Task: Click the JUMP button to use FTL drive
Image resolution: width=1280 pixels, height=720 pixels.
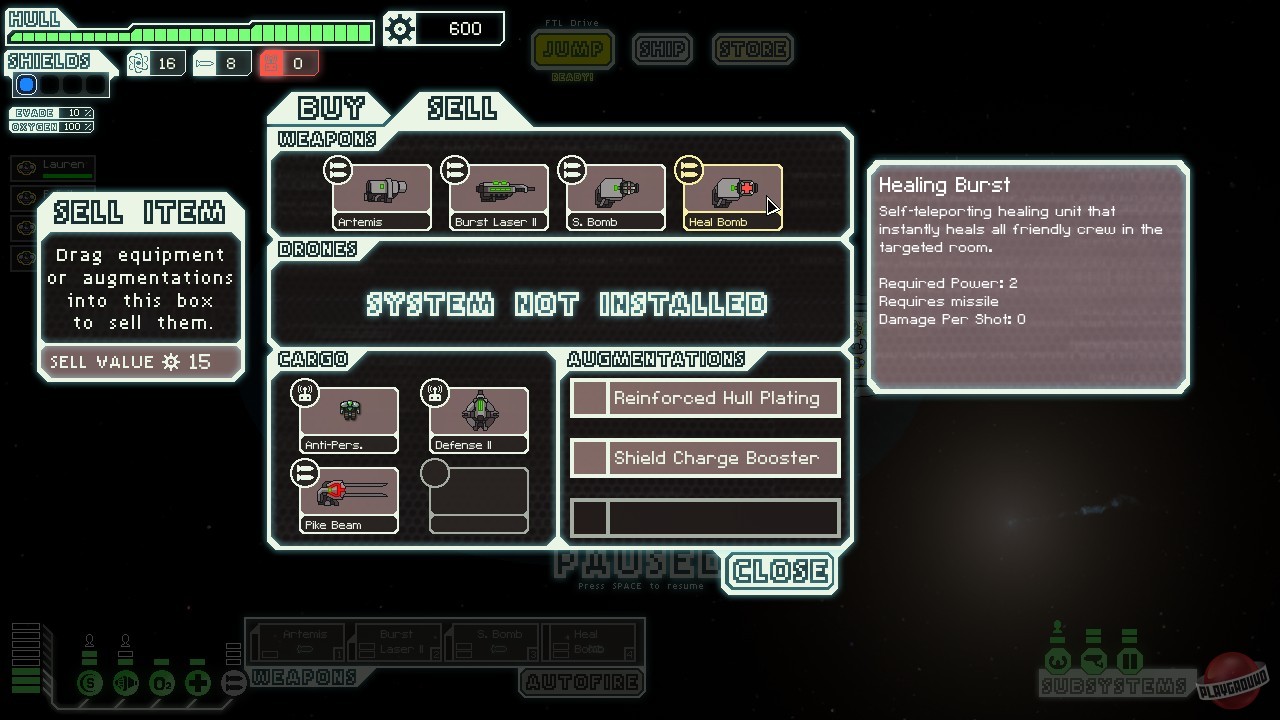Action: pos(572,49)
